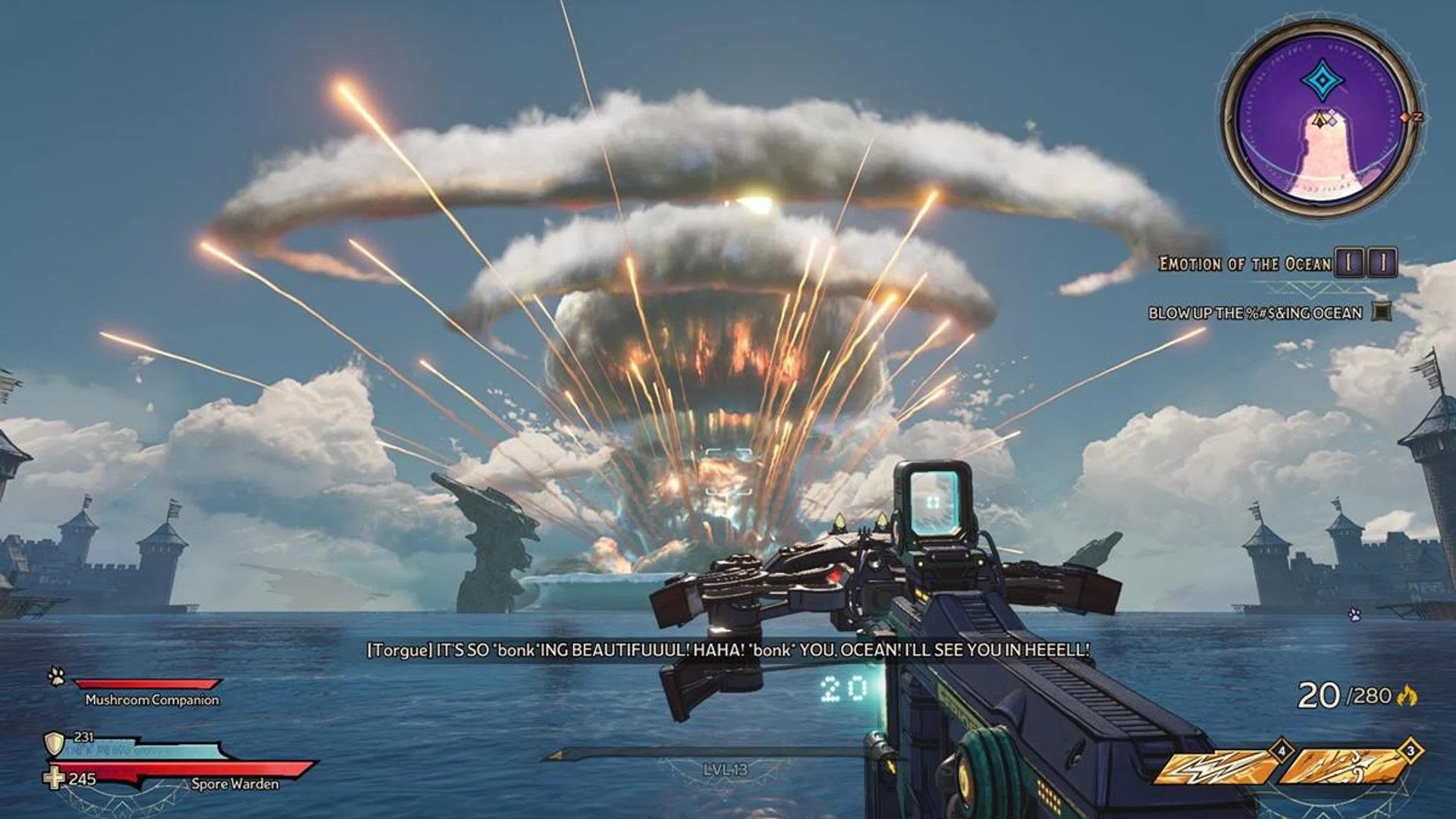Image resolution: width=1456 pixels, height=819 pixels.
Task: Tick the Blow Up the Ocean objective box
Action: 1382,312
